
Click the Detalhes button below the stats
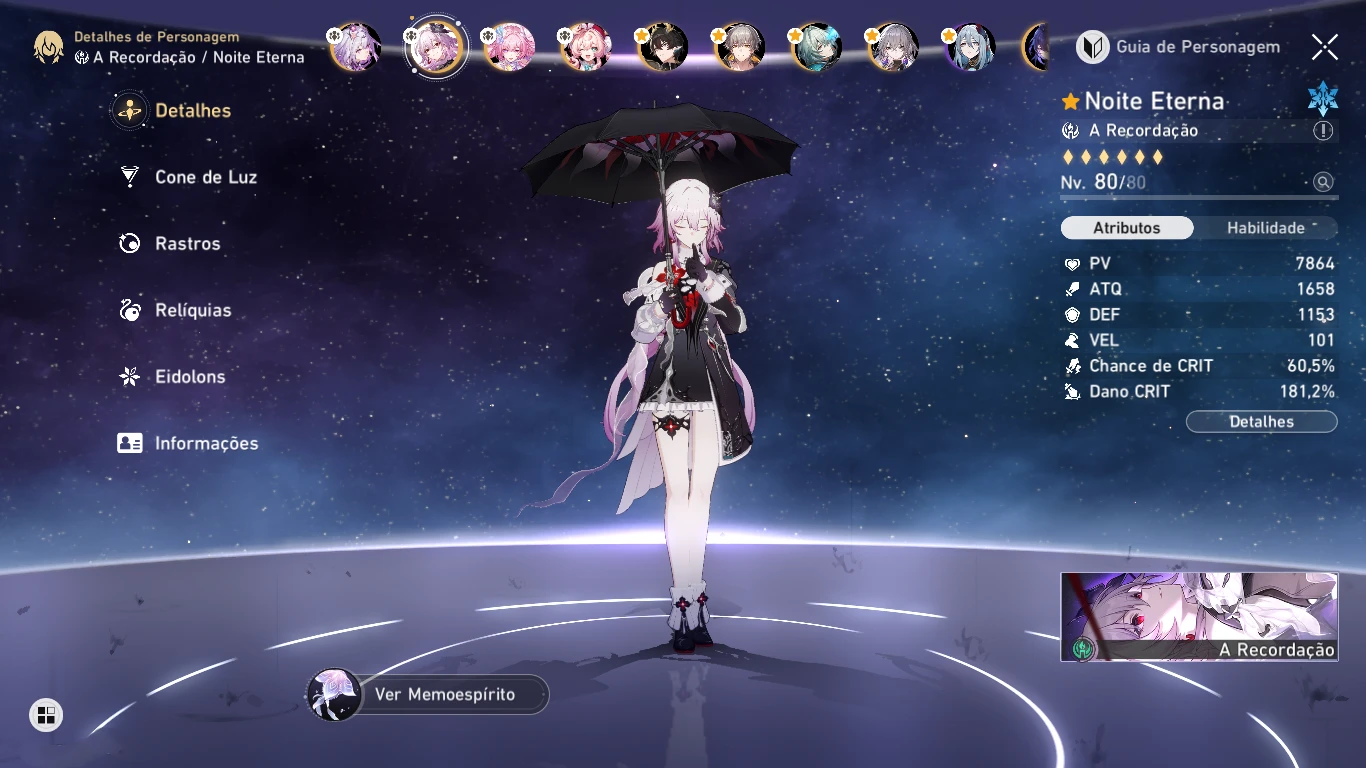pyautogui.click(x=1261, y=422)
